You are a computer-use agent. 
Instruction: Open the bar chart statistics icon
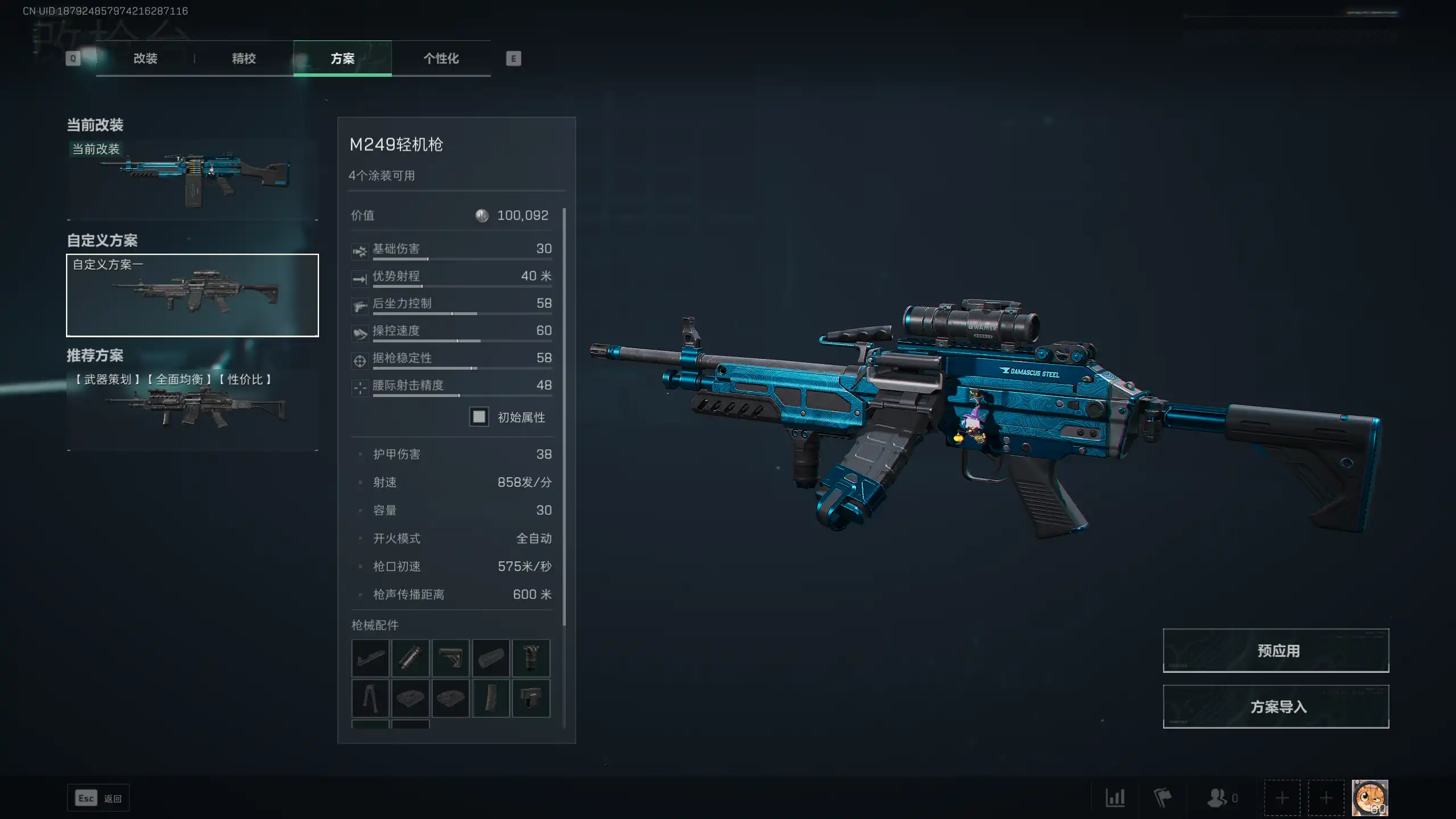pos(1115,798)
